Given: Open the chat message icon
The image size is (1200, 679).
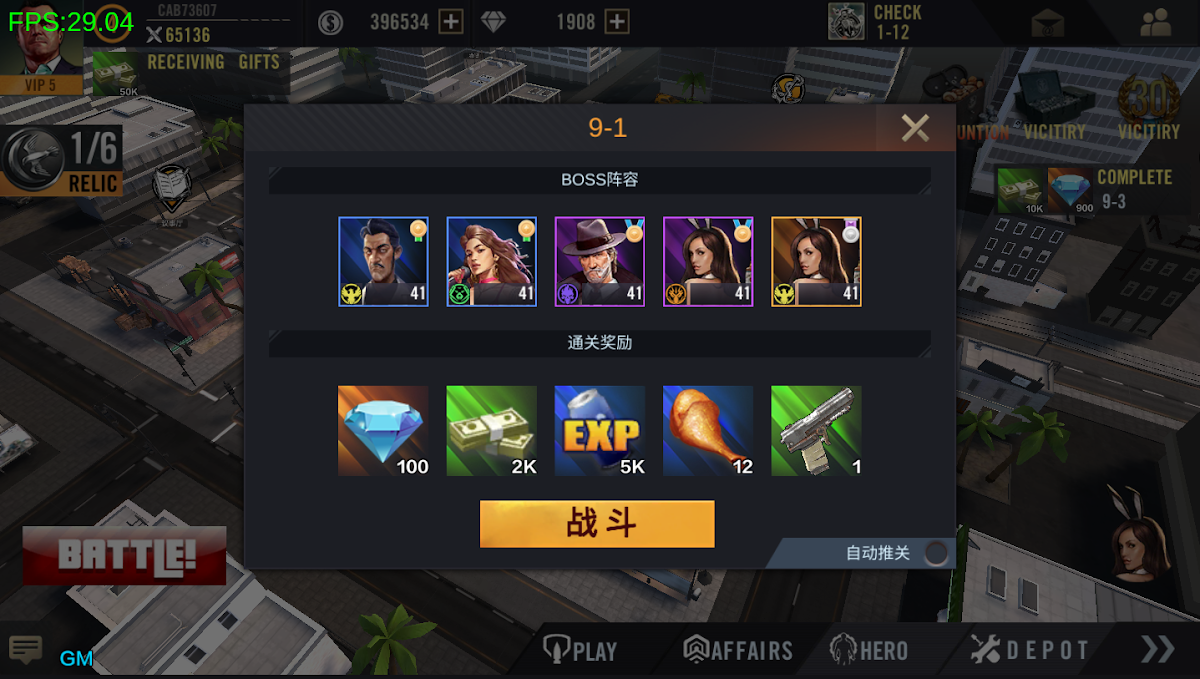Looking at the screenshot, I should (25, 650).
